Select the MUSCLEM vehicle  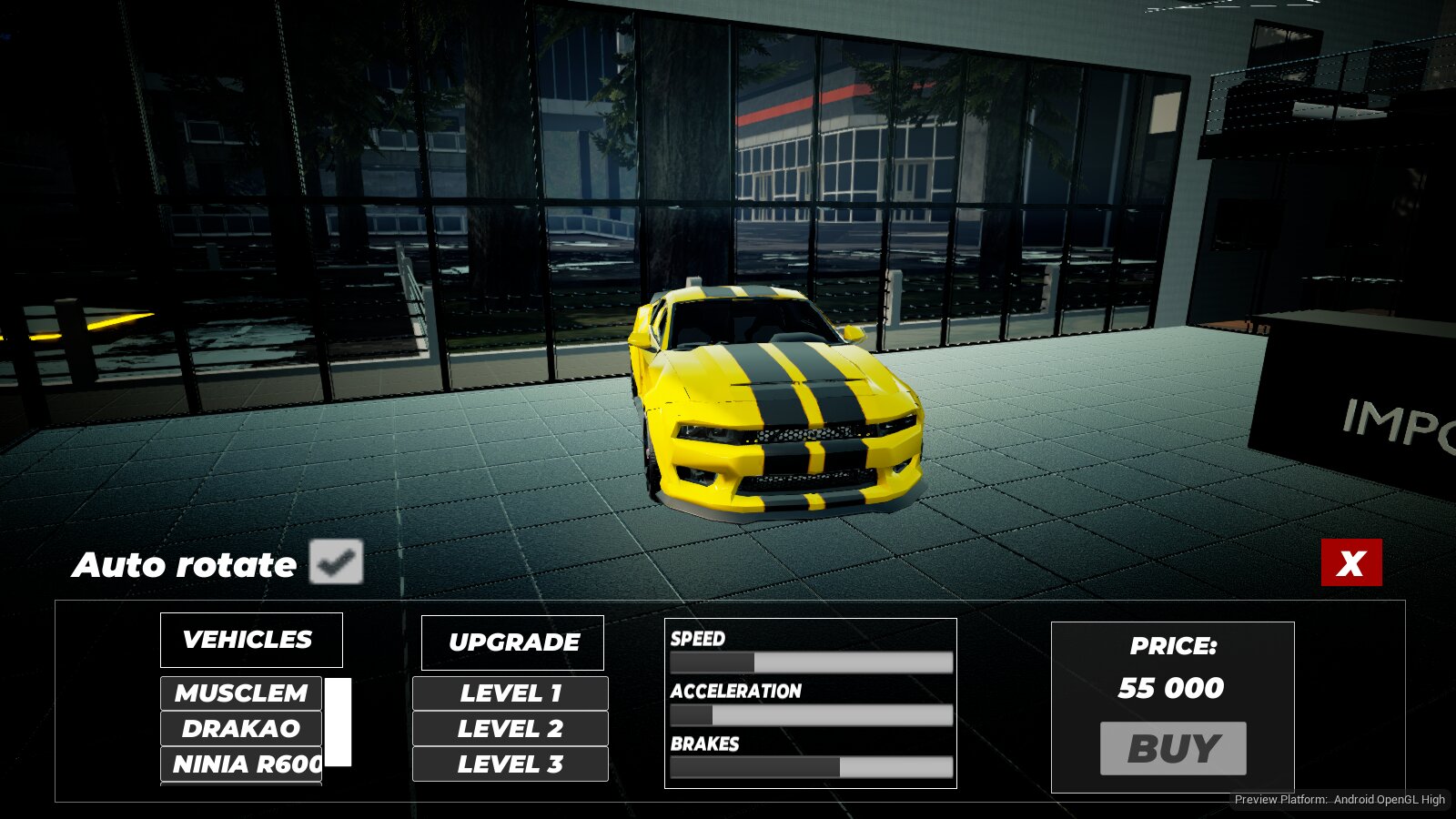point(241,693)
